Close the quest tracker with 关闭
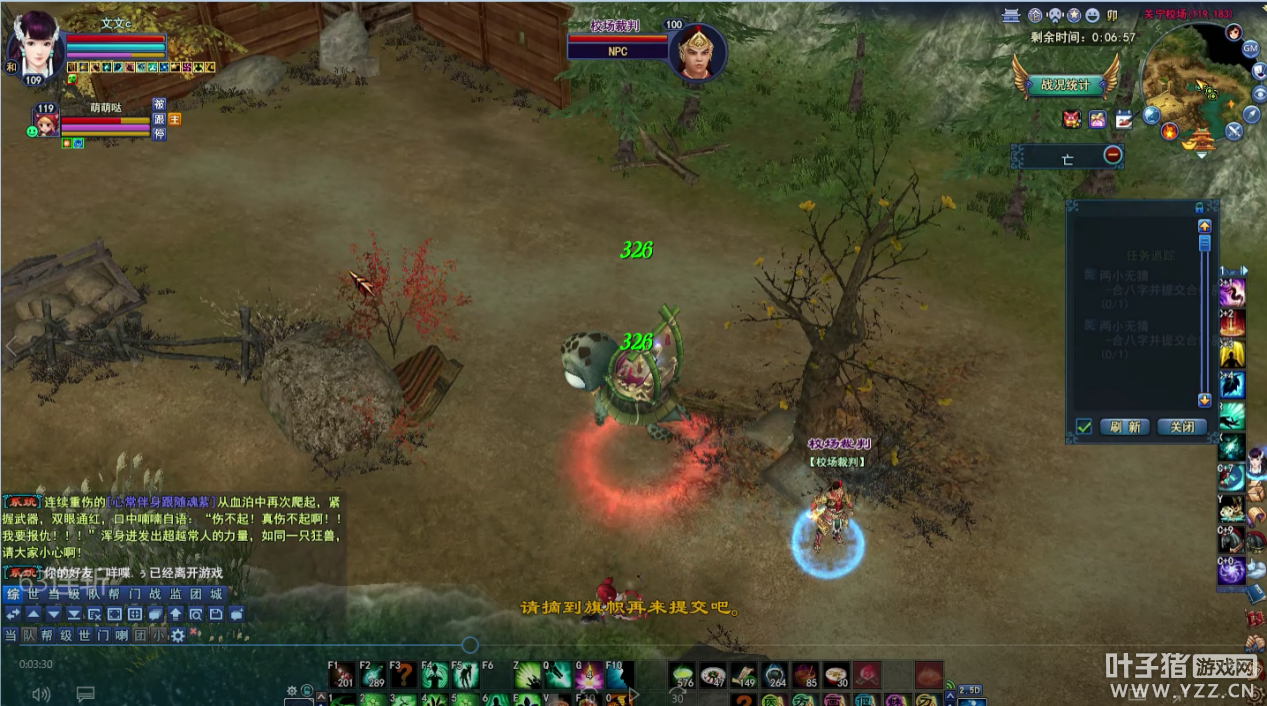 tap(1182, 427)
